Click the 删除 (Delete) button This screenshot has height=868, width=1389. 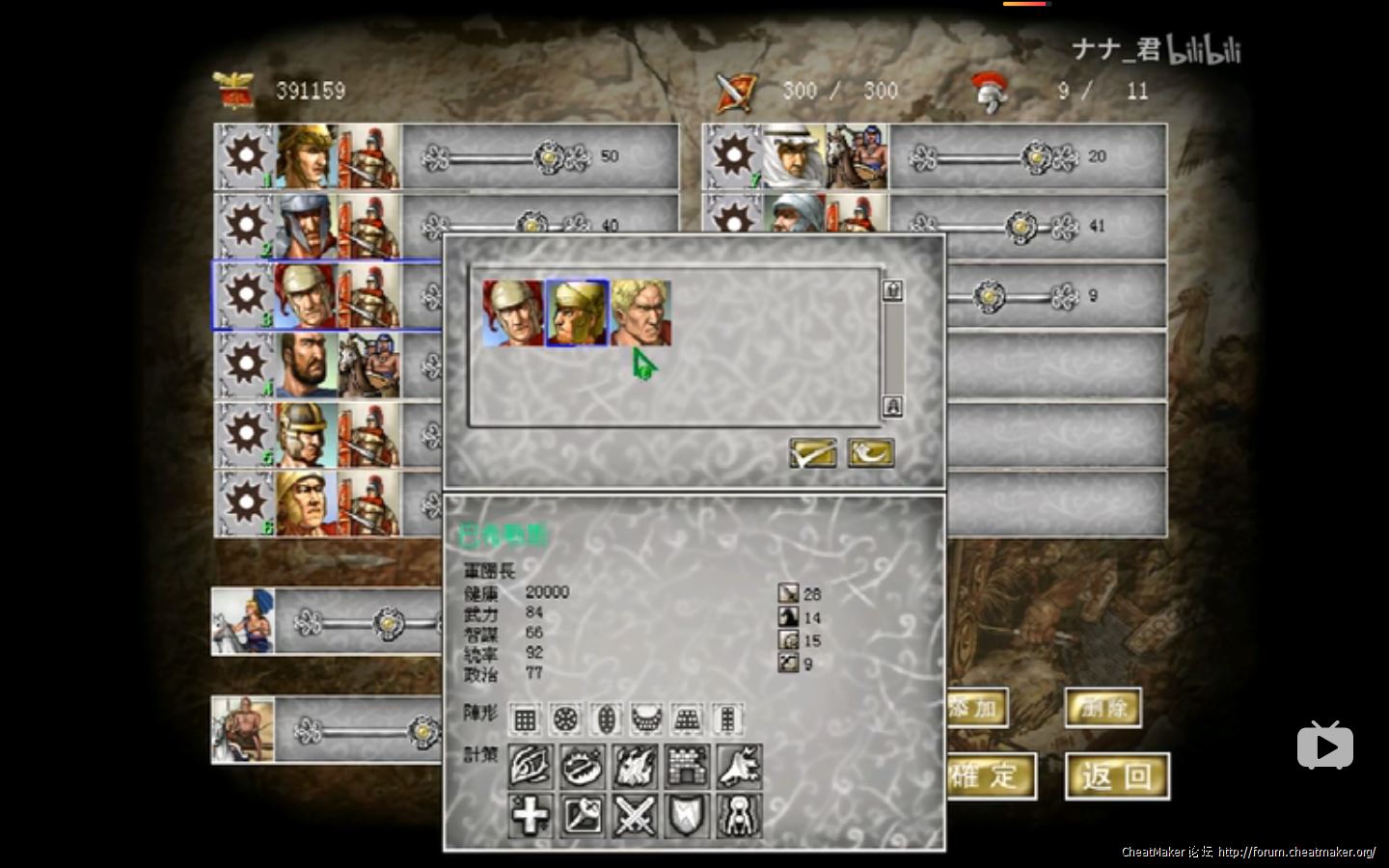1103,709
